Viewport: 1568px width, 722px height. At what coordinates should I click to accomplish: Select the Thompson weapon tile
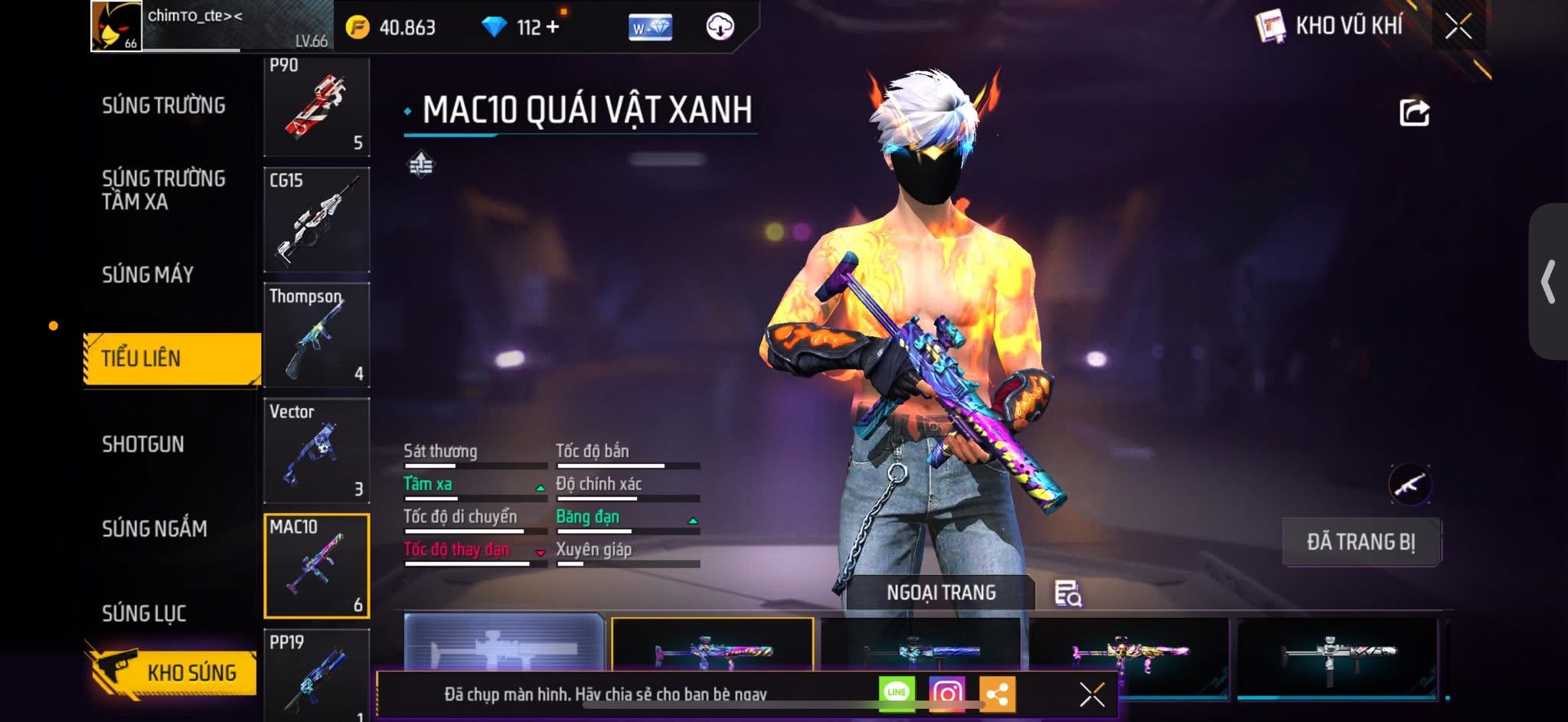tap(316, 335)
